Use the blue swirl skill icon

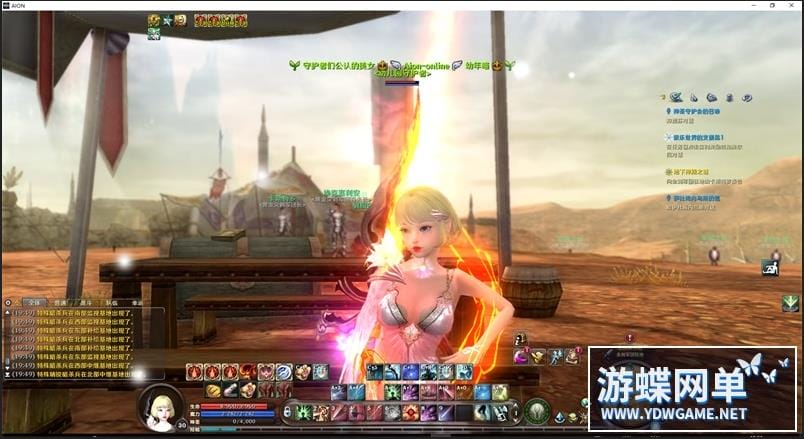[x=283, y=372]
